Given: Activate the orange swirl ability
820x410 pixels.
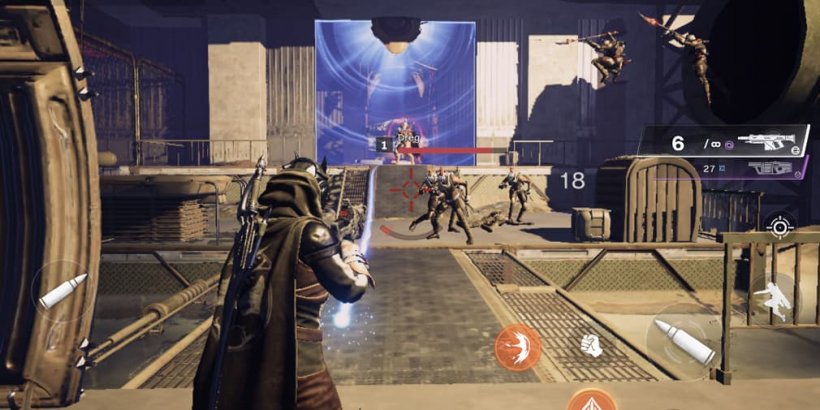Looking at the screenshot, I should coord(517,347).
